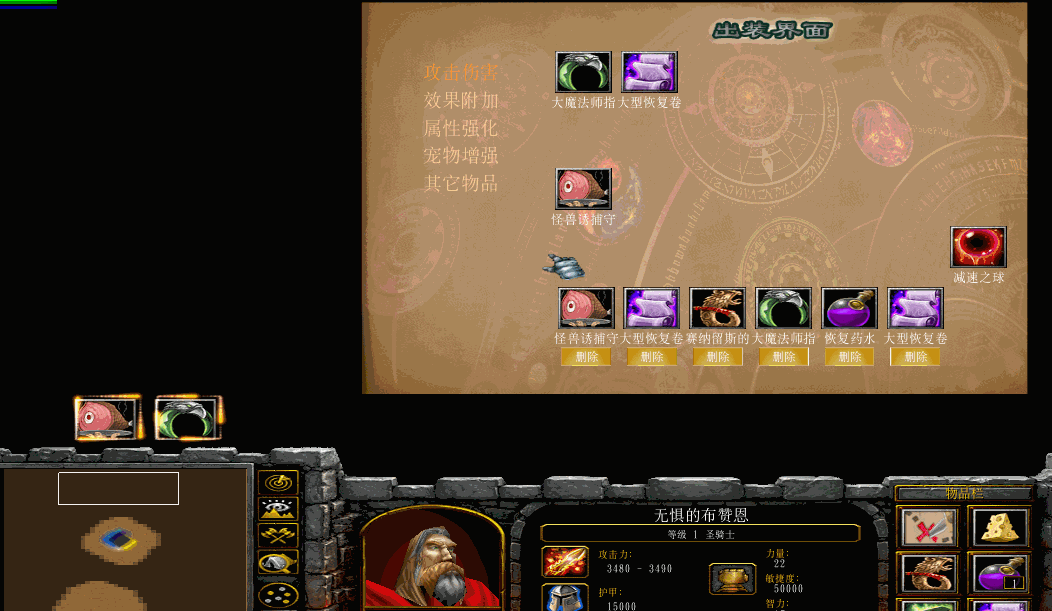Click the minimap
The height and width of the screenshot is (611, 1052).
(126, 538)
